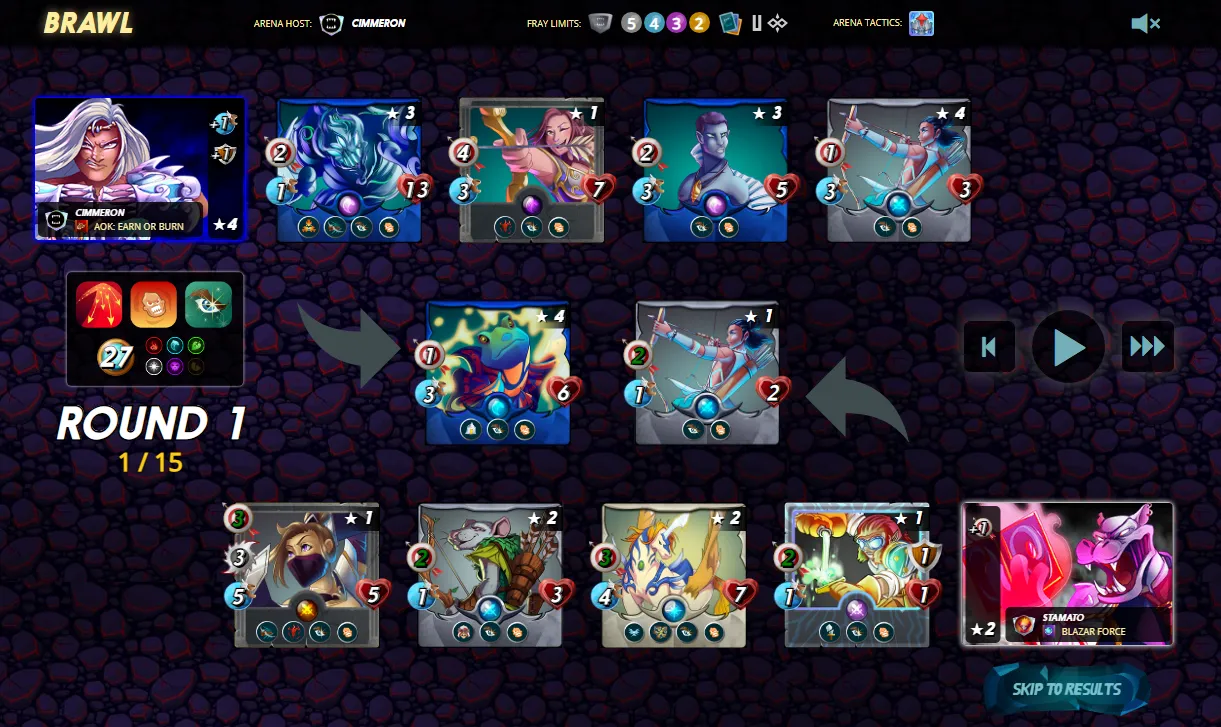The image size is (1221, 727).
Task: Toggle the muted sound speaker icon
Action: click(x=1144, y=23)
